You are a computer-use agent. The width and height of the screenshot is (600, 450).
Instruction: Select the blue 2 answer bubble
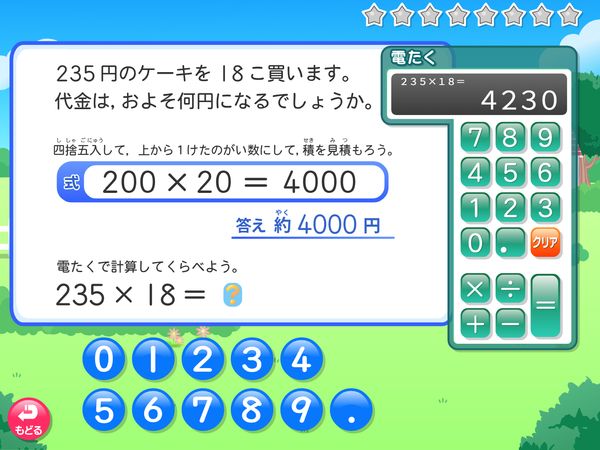(202, 360)
